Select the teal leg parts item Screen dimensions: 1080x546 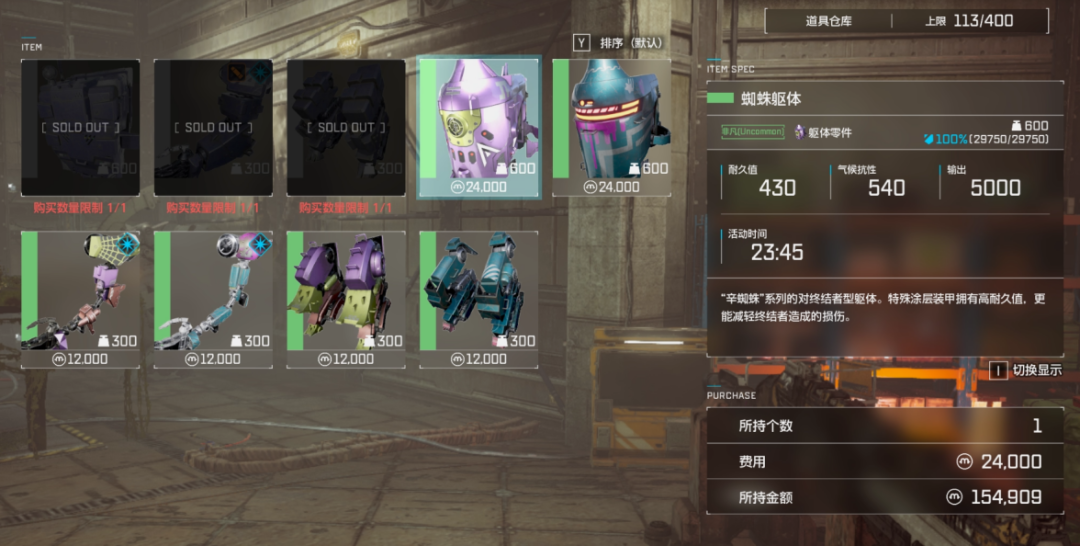coord(479,298)
